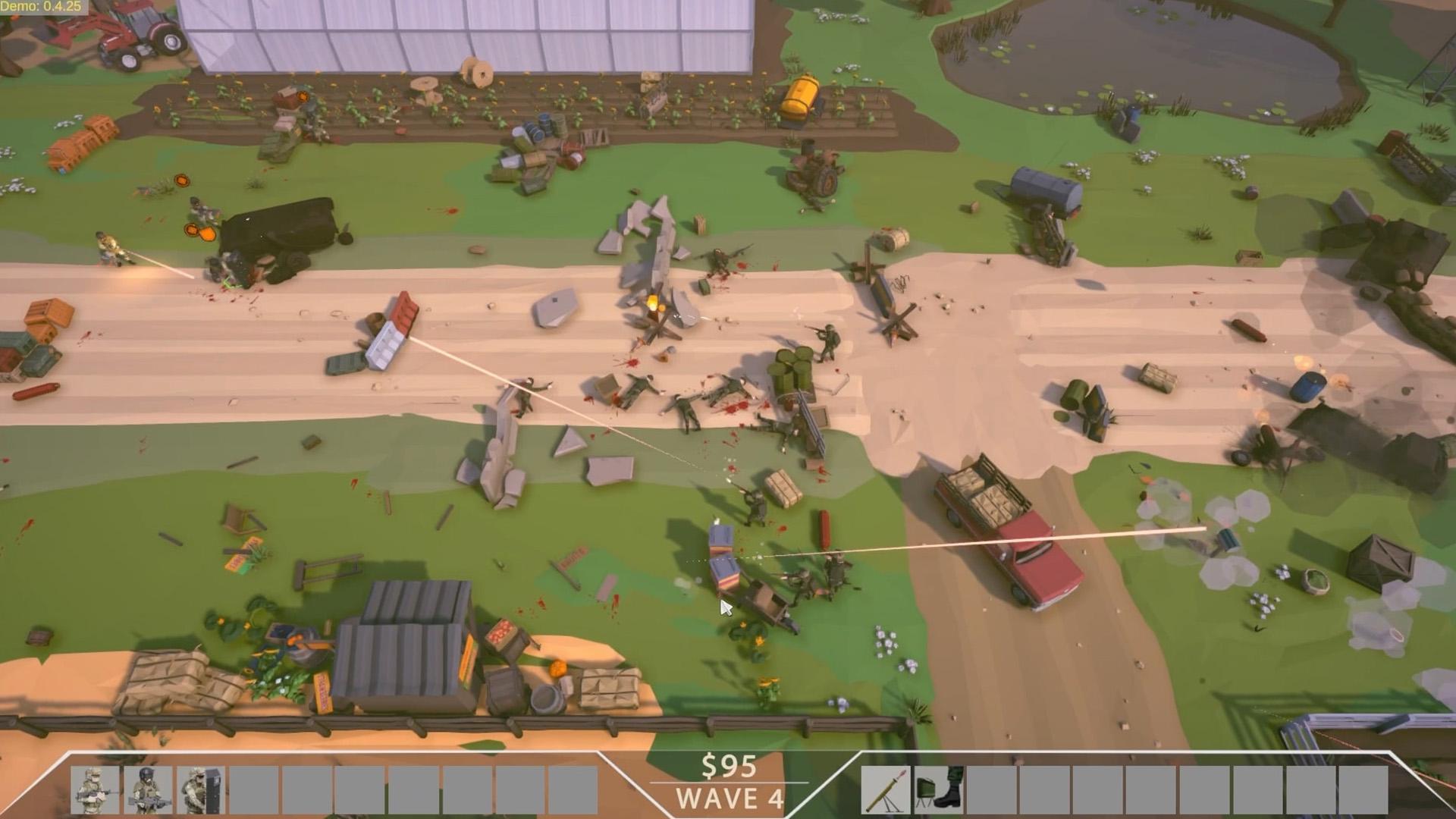Click the overturned blue tanker trailer

(x=1046, y=195)
